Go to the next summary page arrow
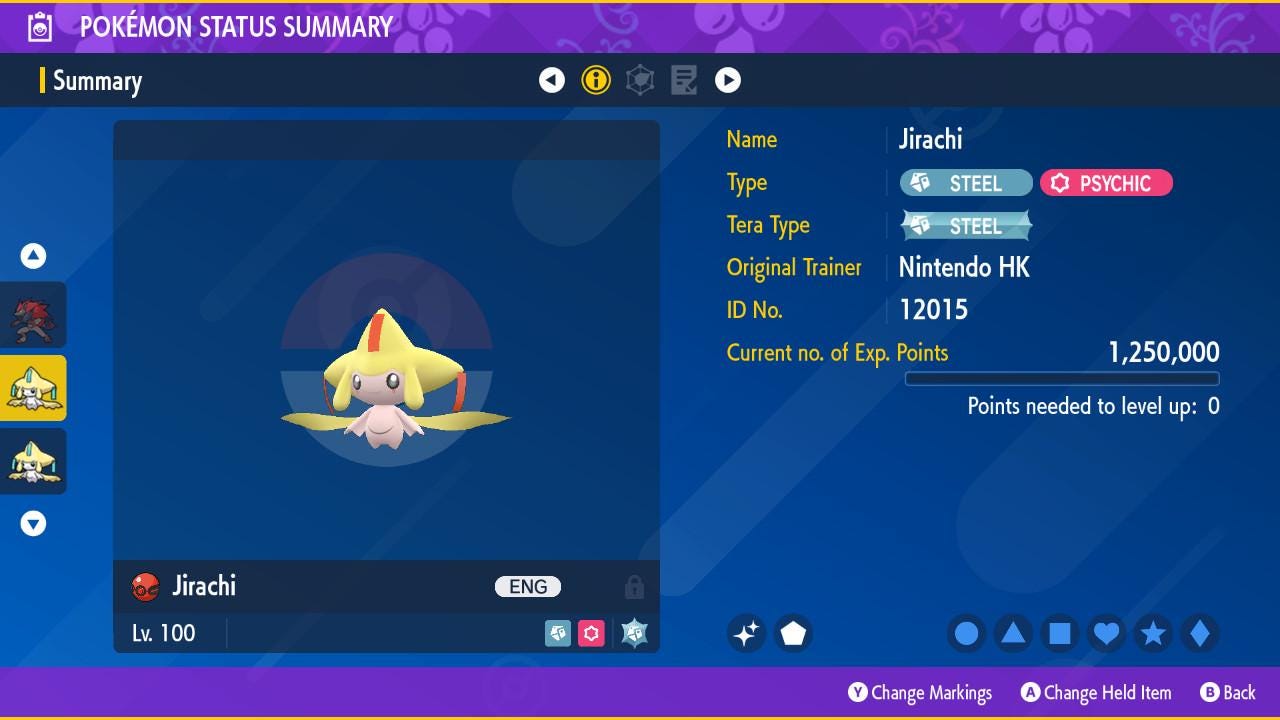This screenshot has width=1280, height=720. point(728,80)
